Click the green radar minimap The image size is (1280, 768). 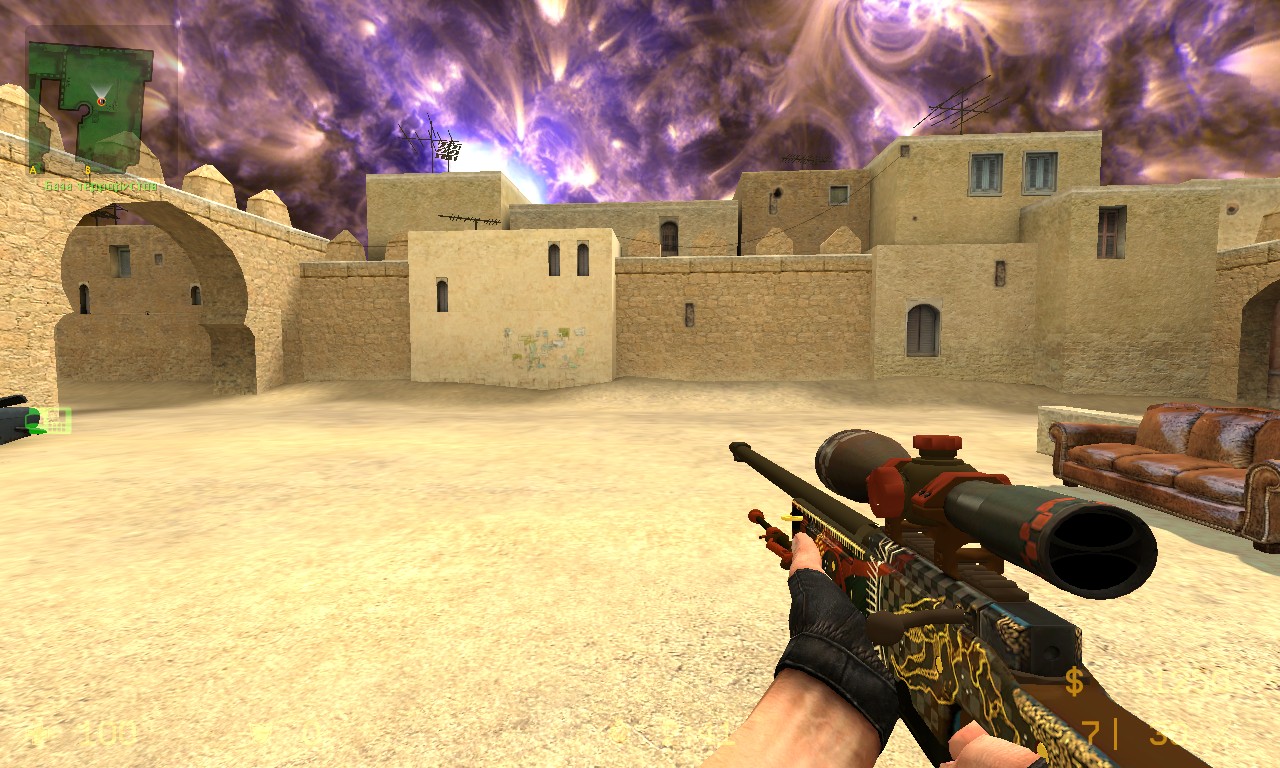click(x=88, y=100)
